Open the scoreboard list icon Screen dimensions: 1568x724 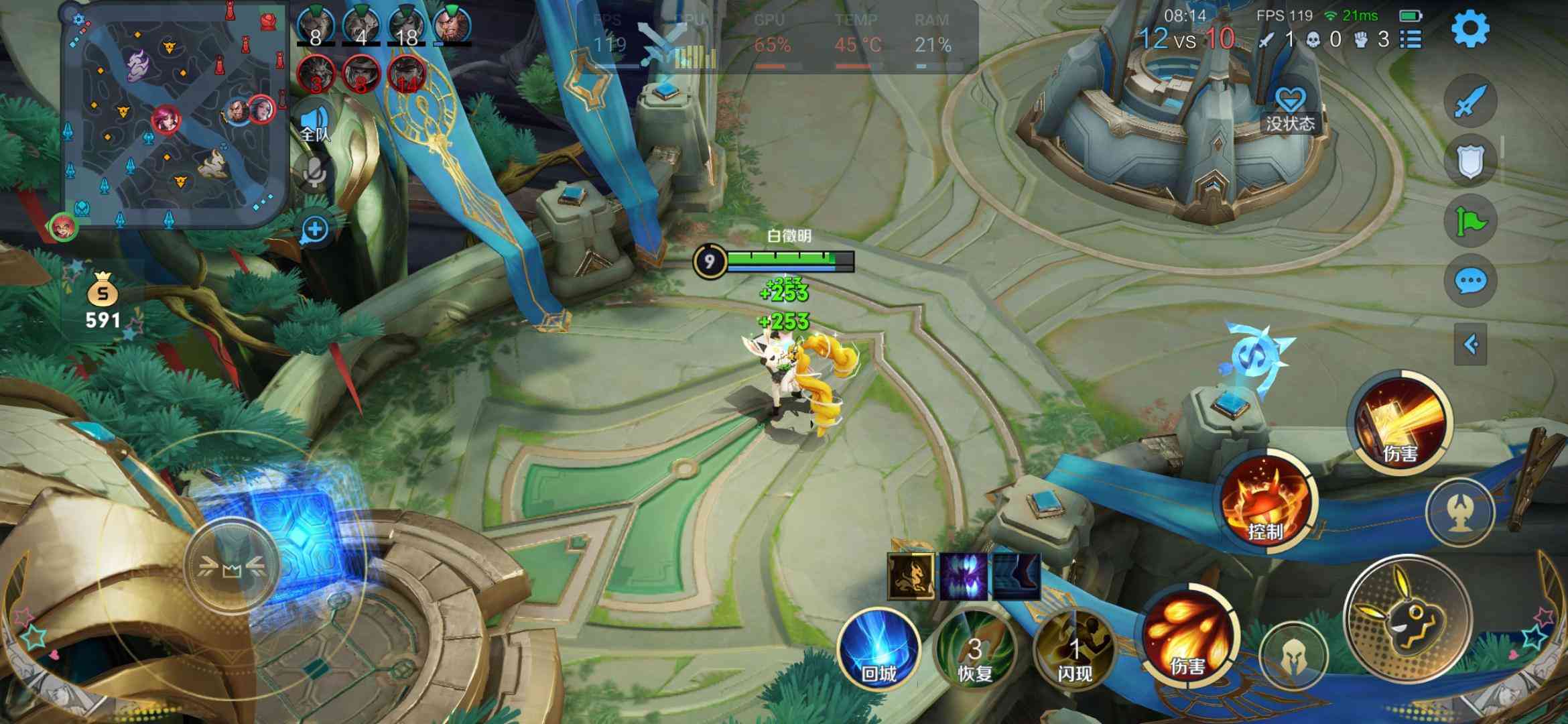point(1411,40)
